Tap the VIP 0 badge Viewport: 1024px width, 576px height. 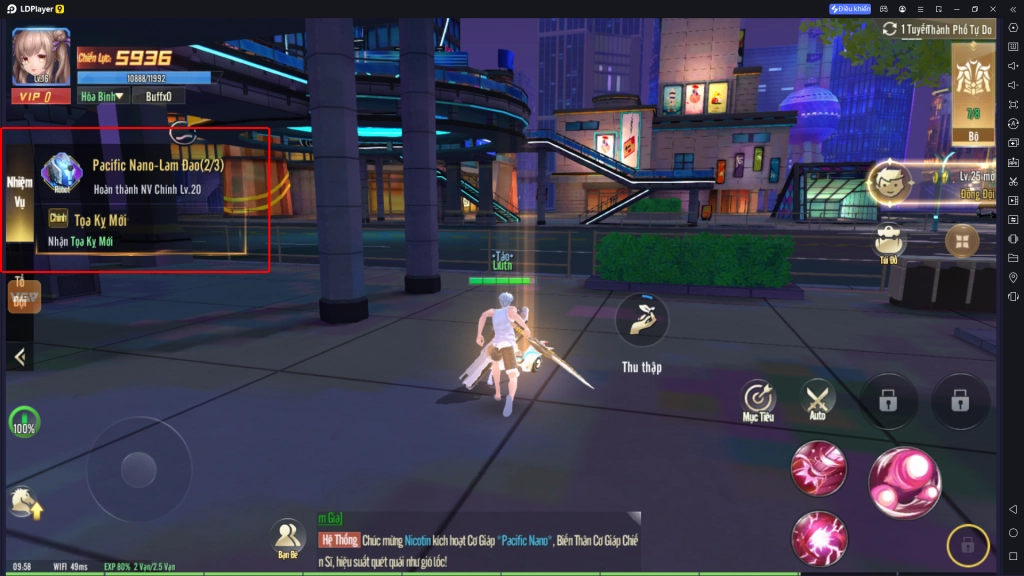(x=41, y=96)
